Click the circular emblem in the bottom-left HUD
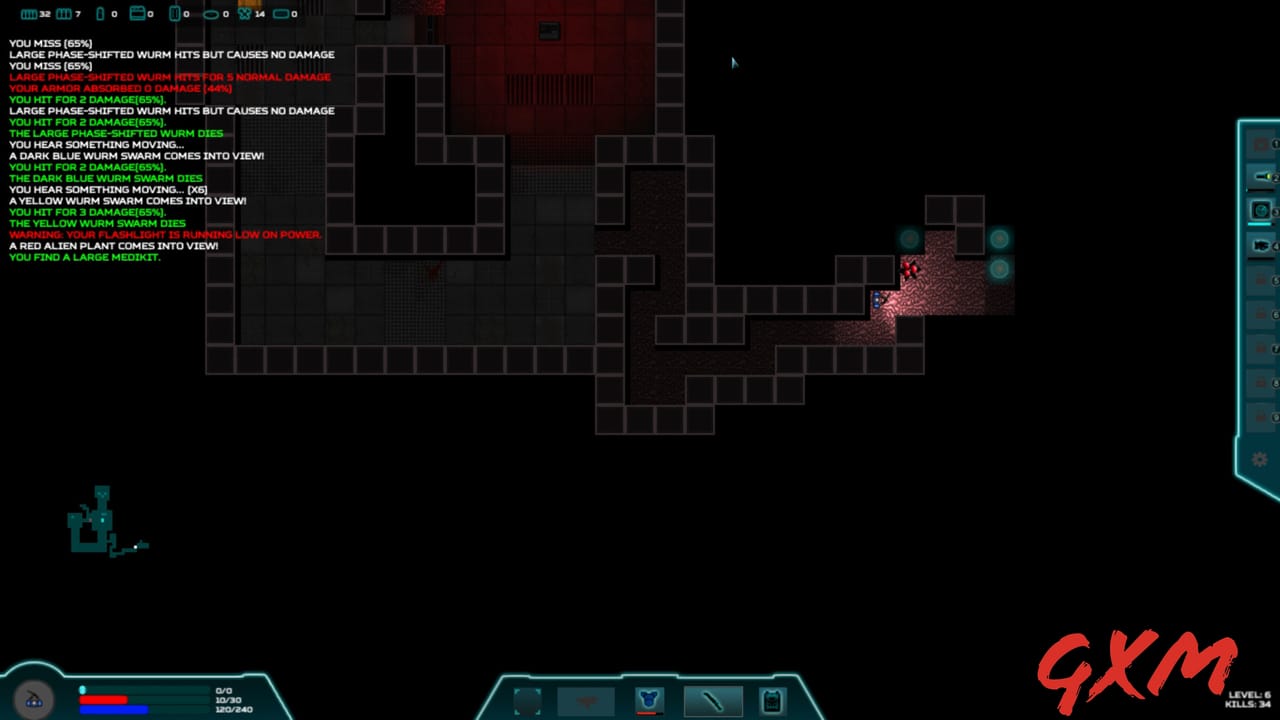 [x=34, y=699]
